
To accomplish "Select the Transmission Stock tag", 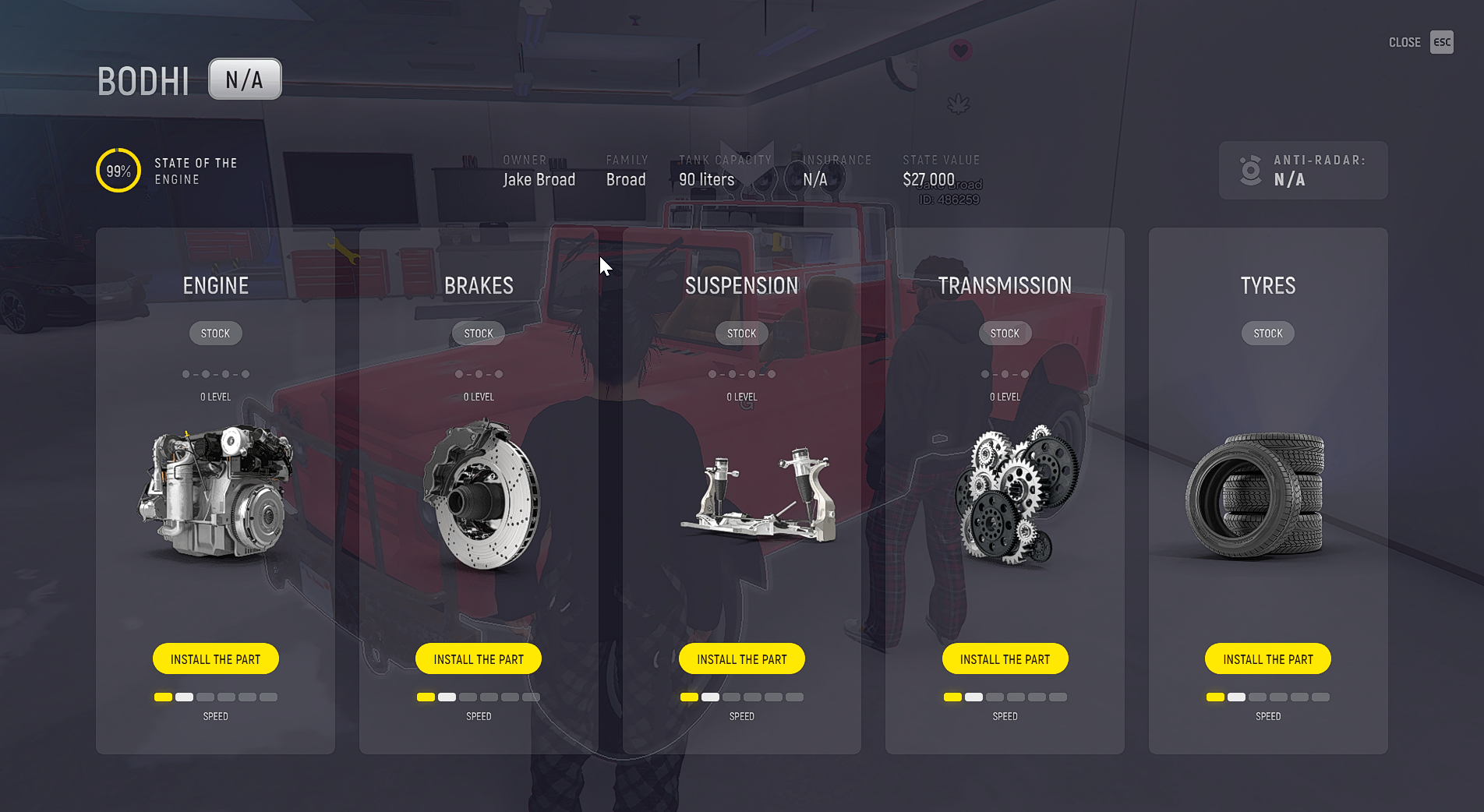I will point(1005,334).
